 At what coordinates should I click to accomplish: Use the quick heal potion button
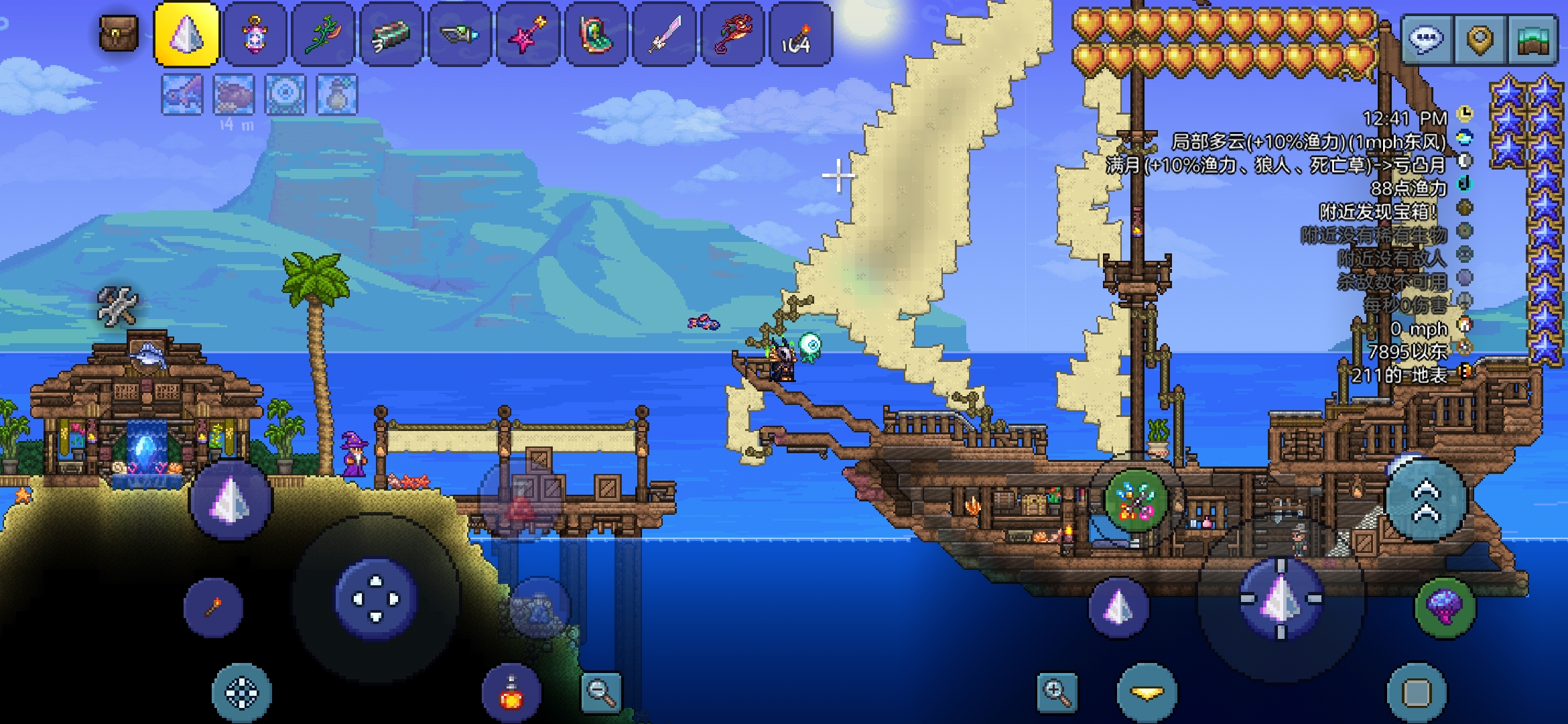(511, 693)
